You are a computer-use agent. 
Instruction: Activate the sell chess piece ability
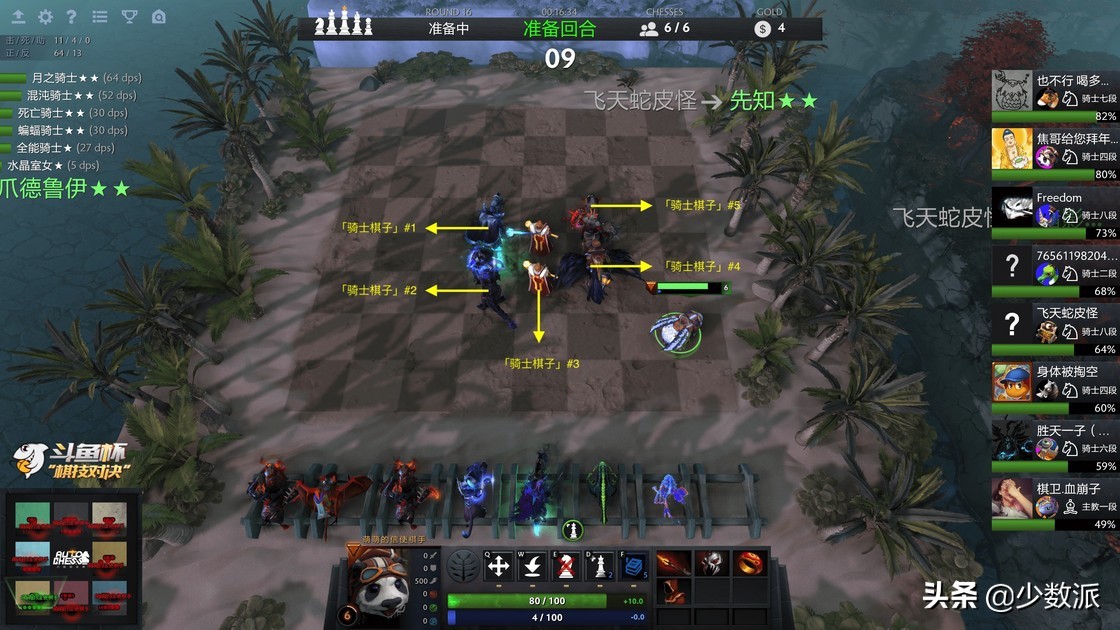pyautogui.click(x=566, y=566)
